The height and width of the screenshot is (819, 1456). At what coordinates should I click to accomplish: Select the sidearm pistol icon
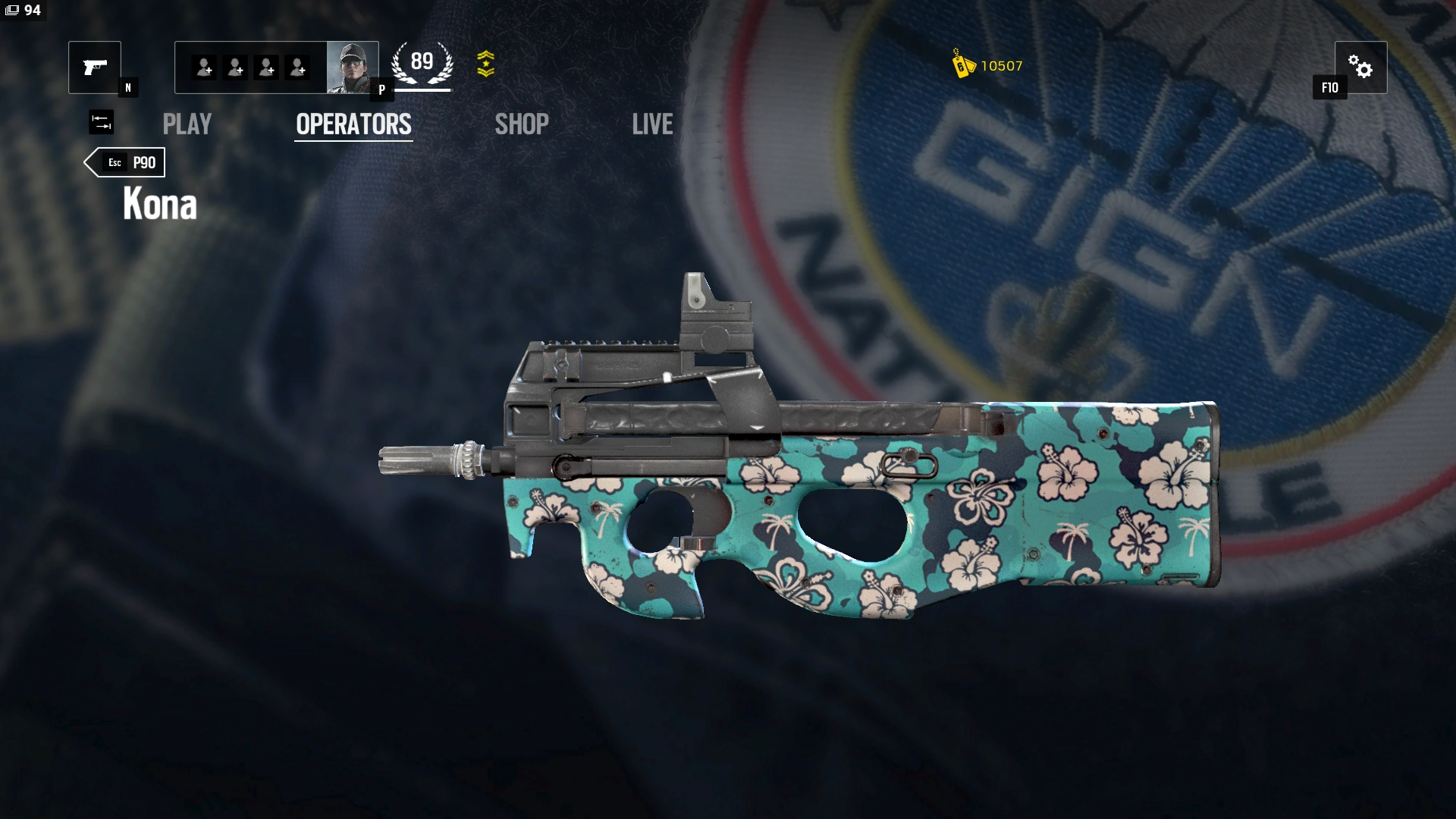point(94,67)
